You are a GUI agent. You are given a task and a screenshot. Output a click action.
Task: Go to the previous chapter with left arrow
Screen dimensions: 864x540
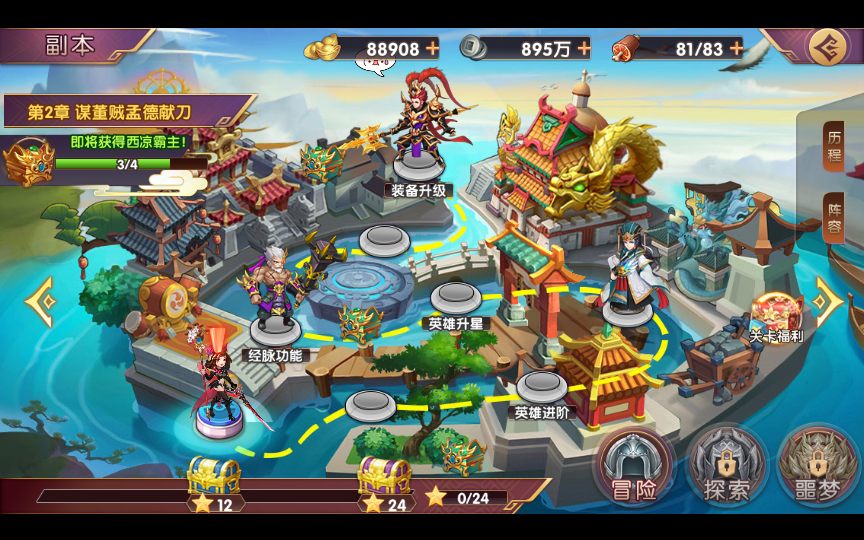coord(40,302)
